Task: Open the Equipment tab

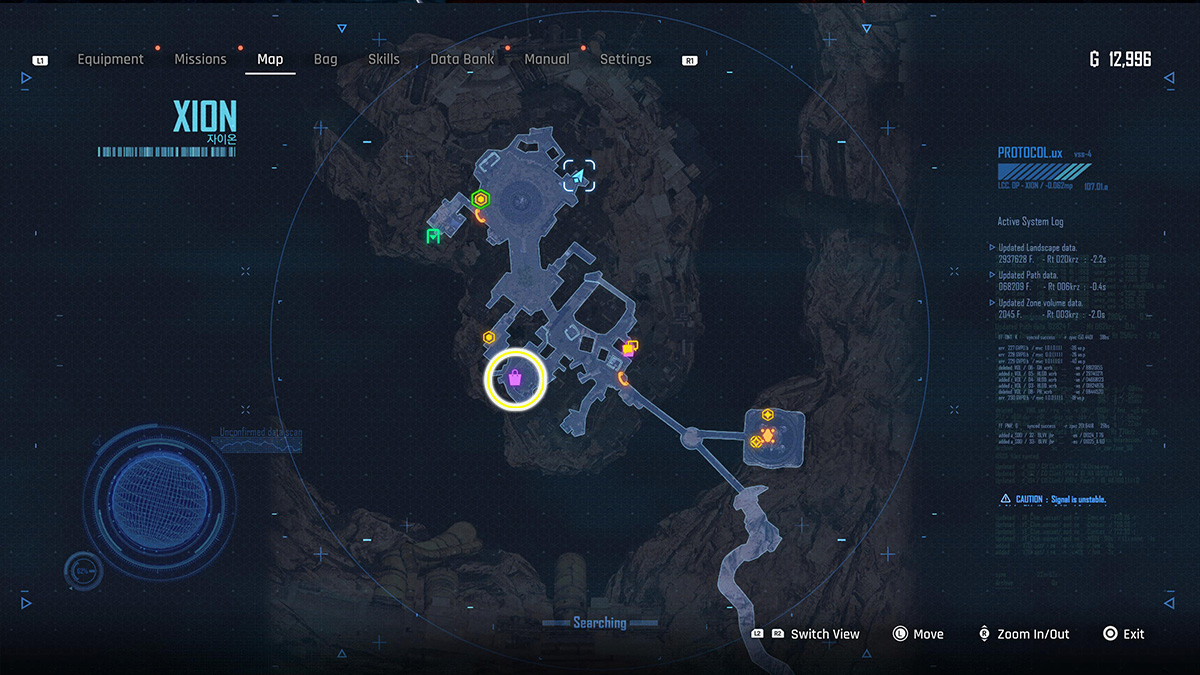Action: (x=111, y=60)
